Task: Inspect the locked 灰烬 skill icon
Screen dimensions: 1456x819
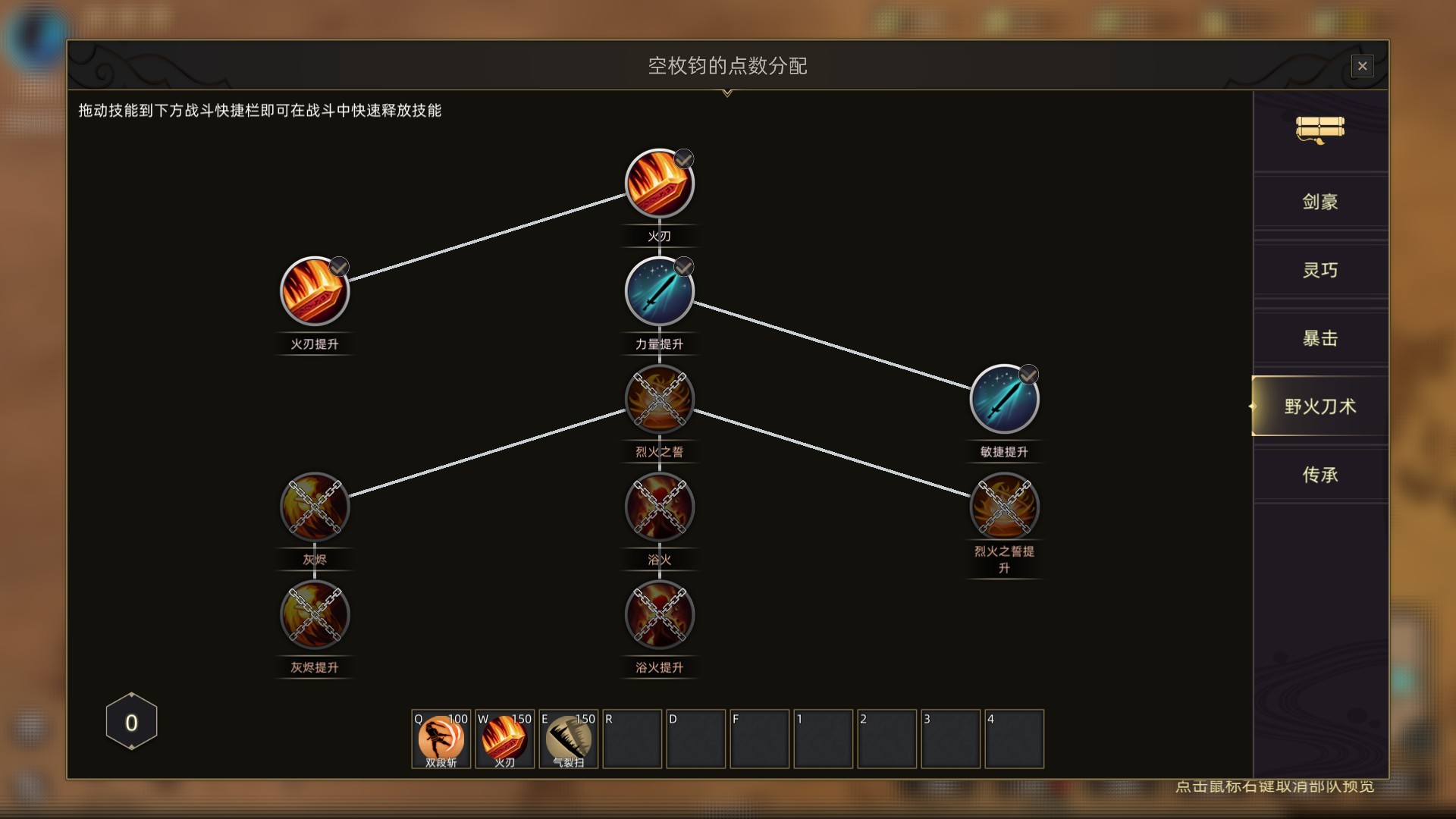Action: pos(315,507)
